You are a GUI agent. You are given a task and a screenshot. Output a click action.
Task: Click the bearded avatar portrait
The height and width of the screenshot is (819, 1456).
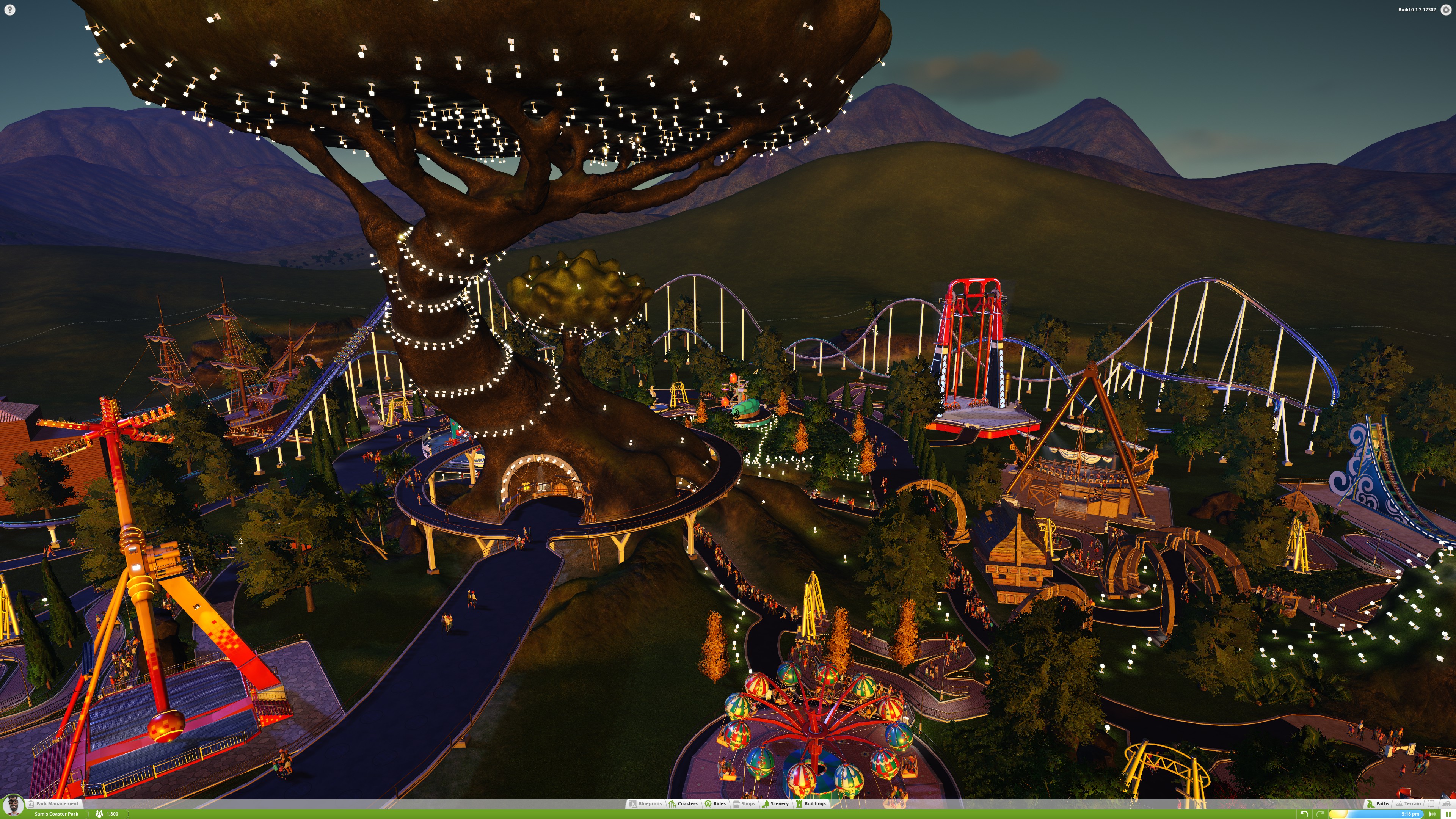tap(13, 806)
